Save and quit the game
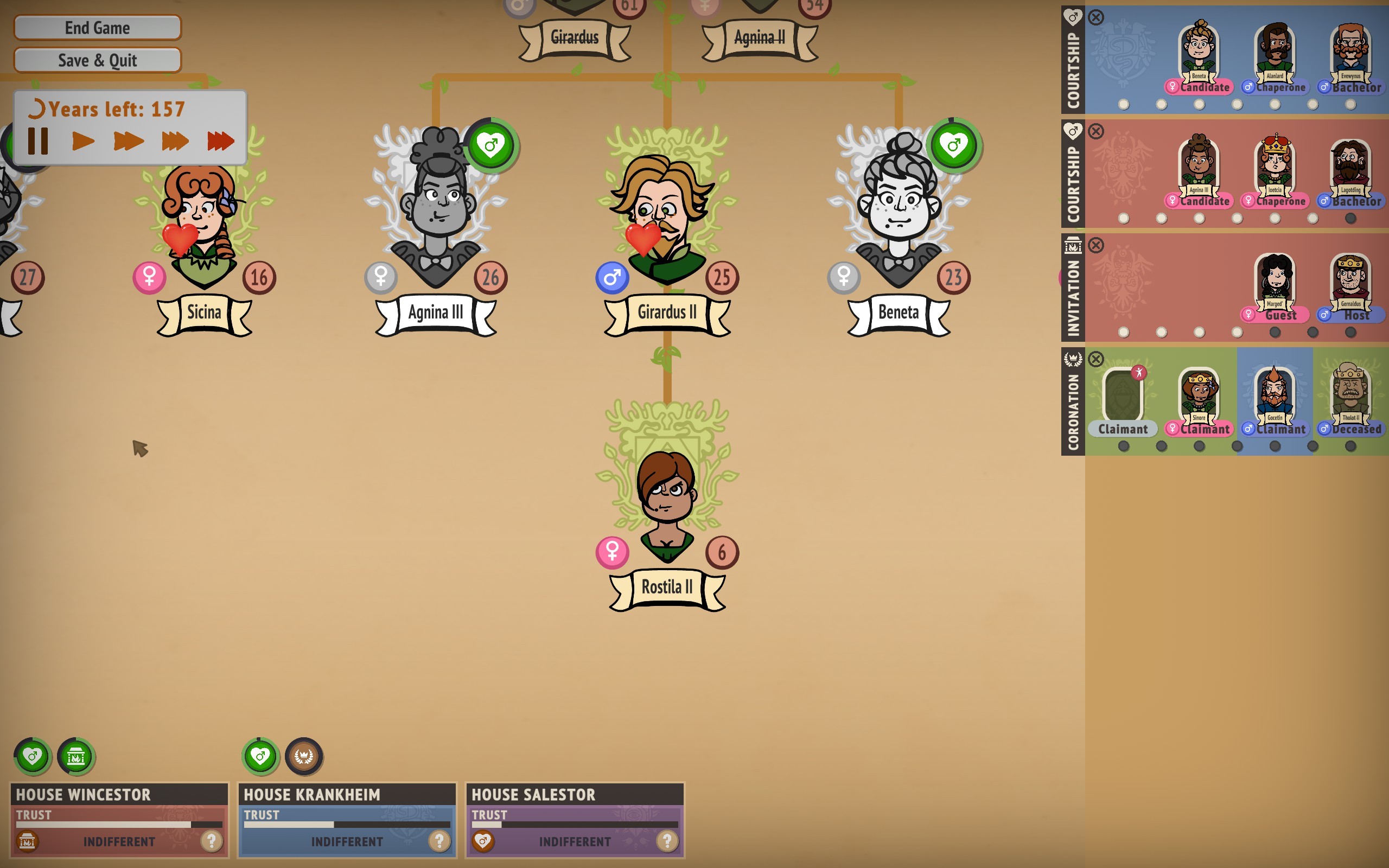Viewport: 1389px width, 868px height. (x=98, y=60)
